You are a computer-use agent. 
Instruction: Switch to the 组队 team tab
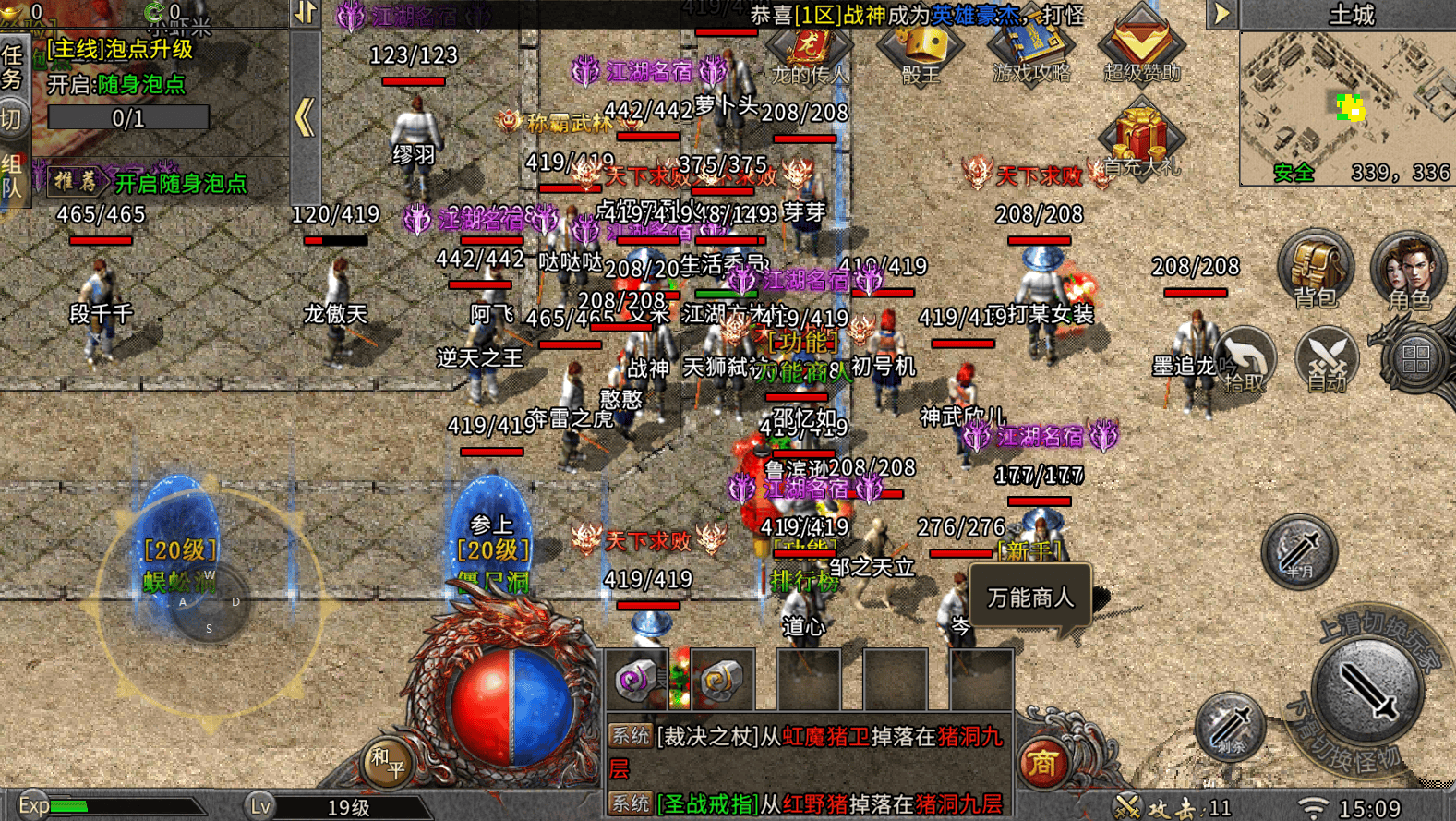tap(13, 177)
